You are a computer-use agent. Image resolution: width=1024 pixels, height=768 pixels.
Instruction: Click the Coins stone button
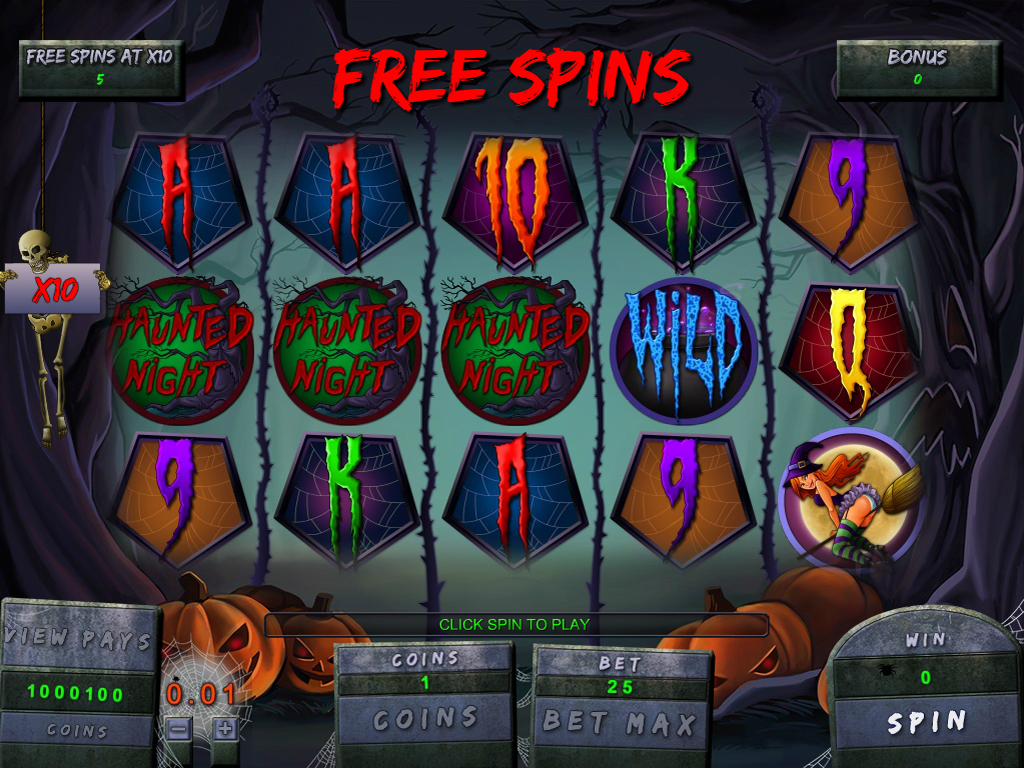(x=424, y=718)
